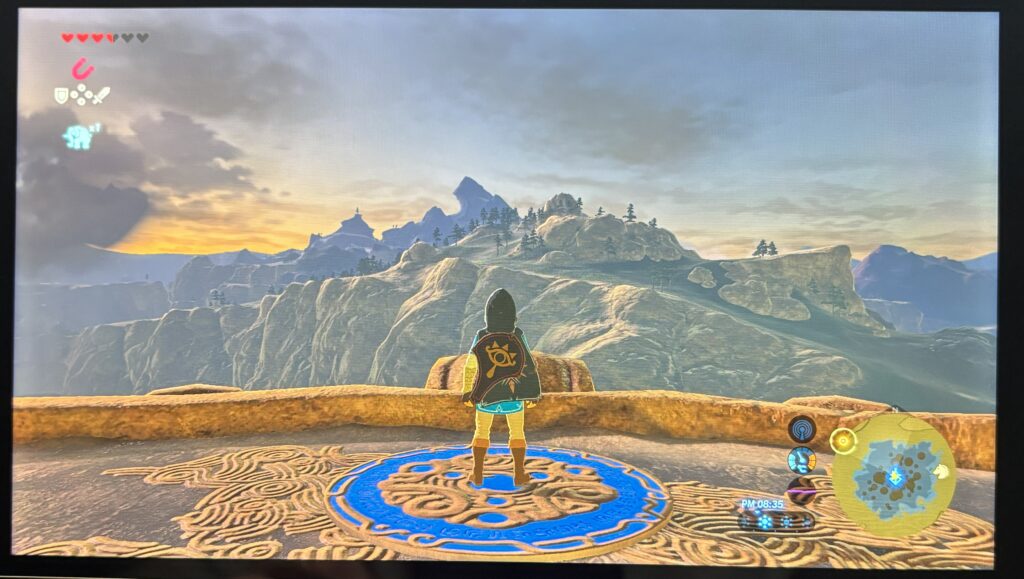
Task: Choose the sword quick-select icon
Action: pyautogui.click(x=100, y=95)
